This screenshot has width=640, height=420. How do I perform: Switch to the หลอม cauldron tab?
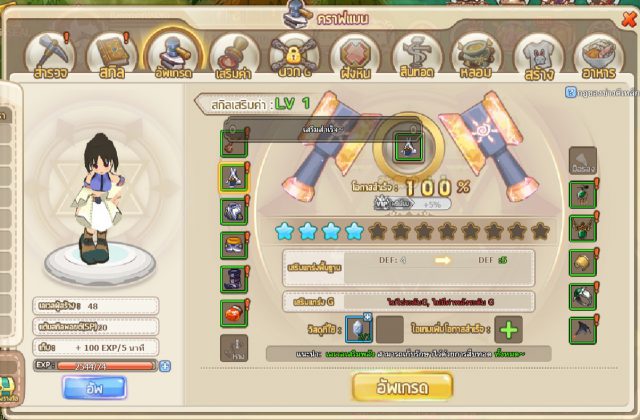point(477,58)
